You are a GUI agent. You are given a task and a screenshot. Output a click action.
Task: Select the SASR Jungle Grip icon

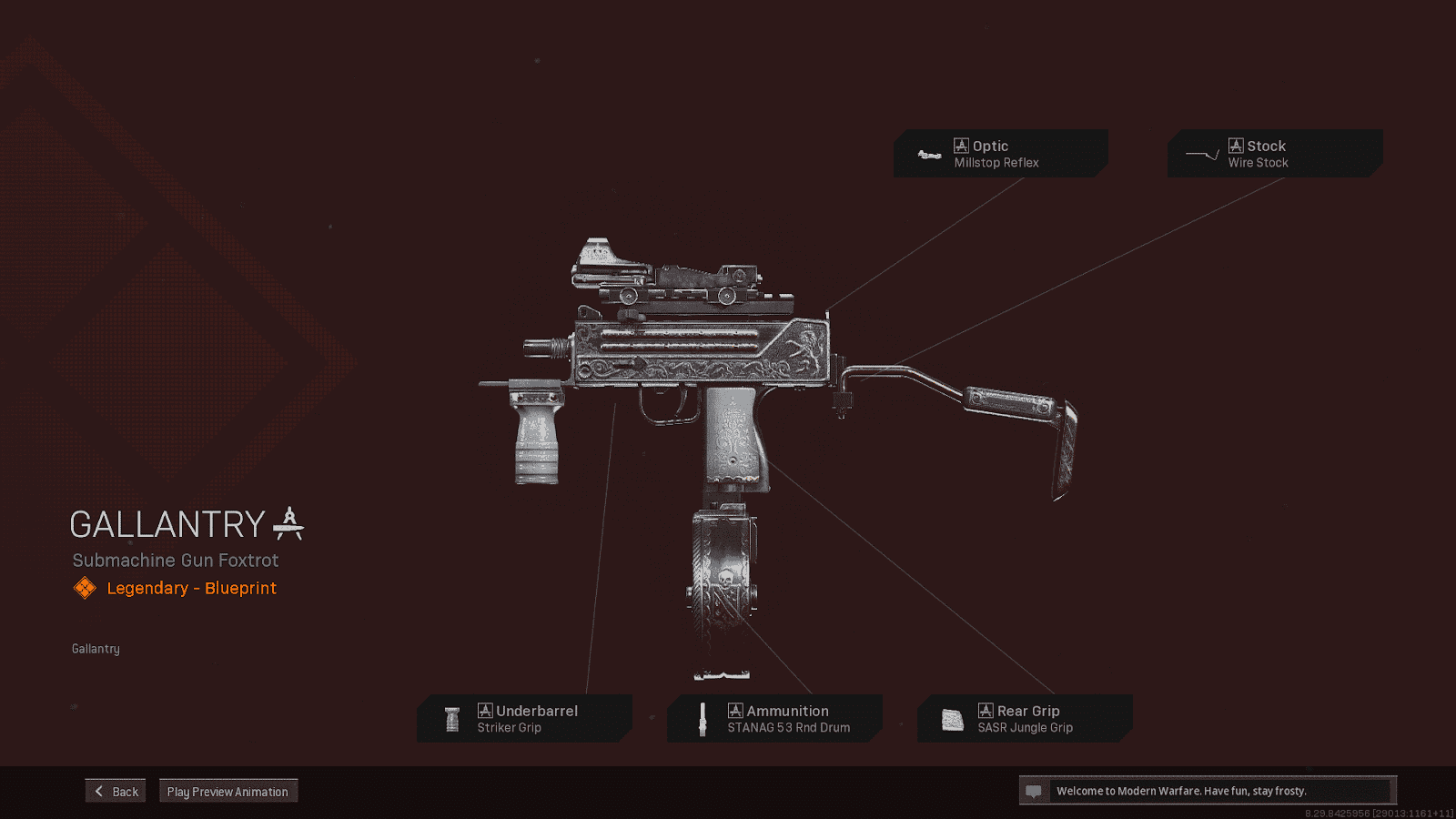tap(952, 718)
